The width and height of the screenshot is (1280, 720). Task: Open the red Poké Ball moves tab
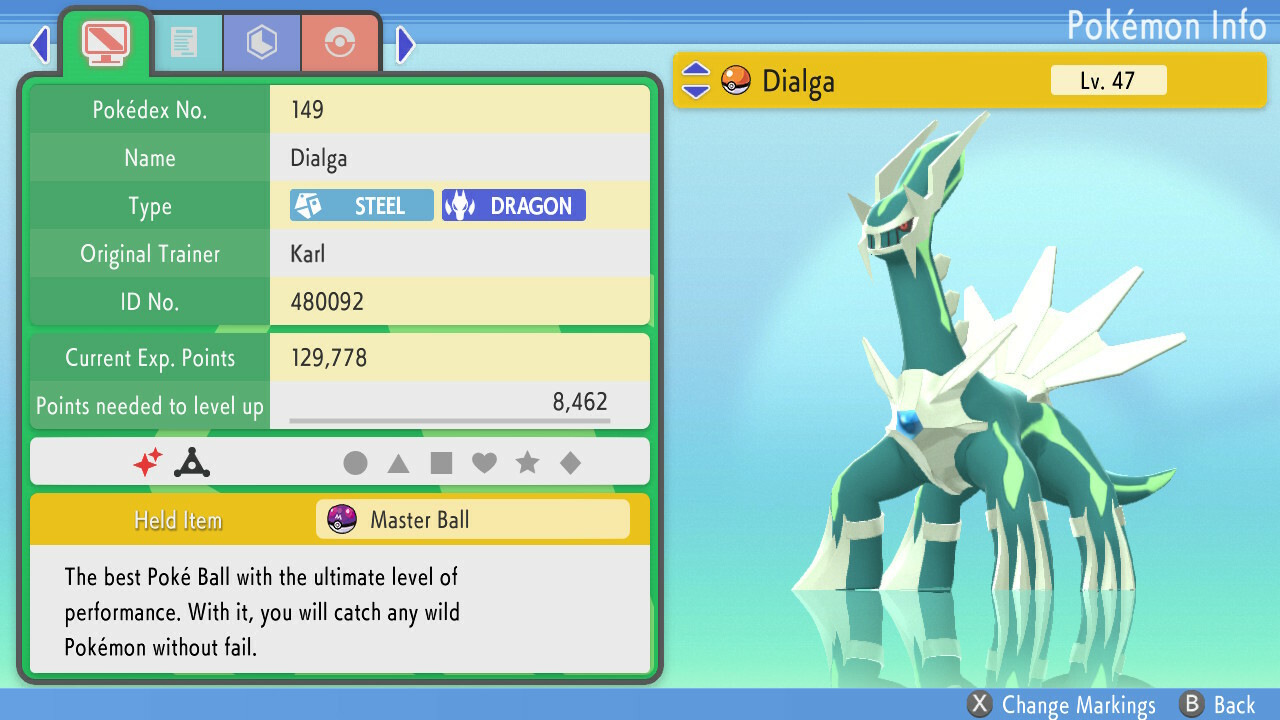point(339,42)
